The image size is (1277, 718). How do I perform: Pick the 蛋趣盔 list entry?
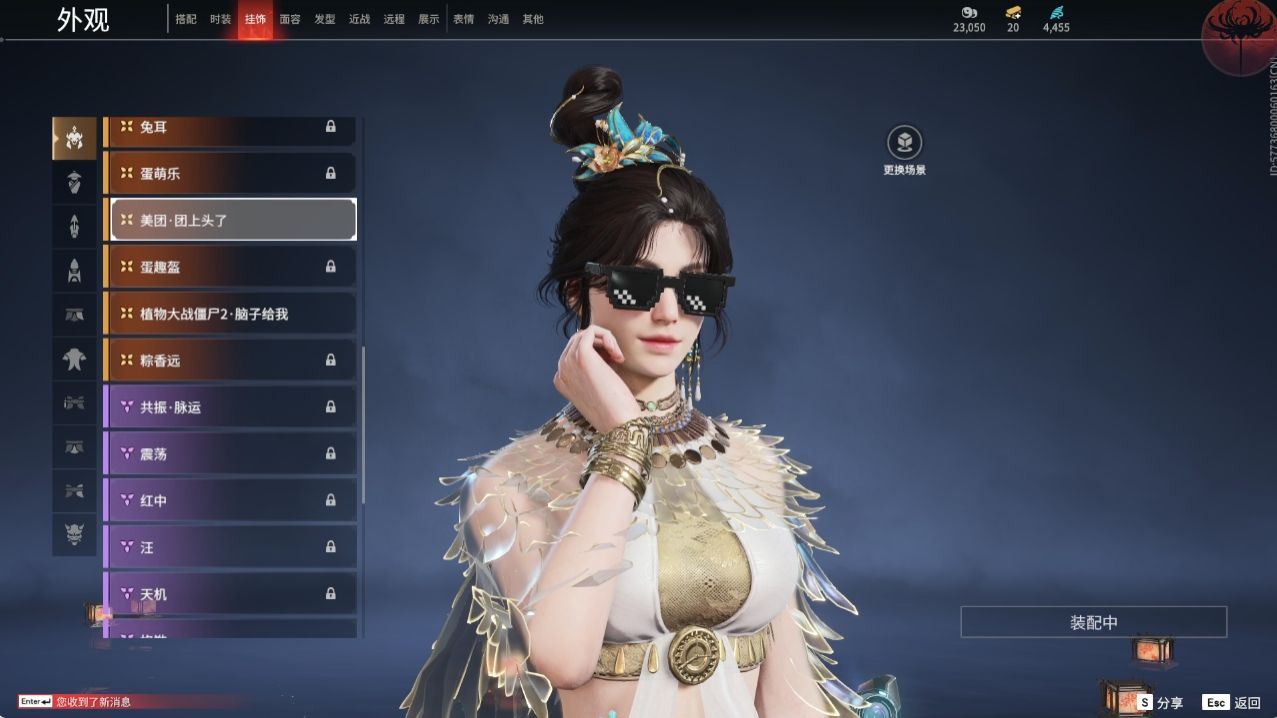click(x=230, y=267)
